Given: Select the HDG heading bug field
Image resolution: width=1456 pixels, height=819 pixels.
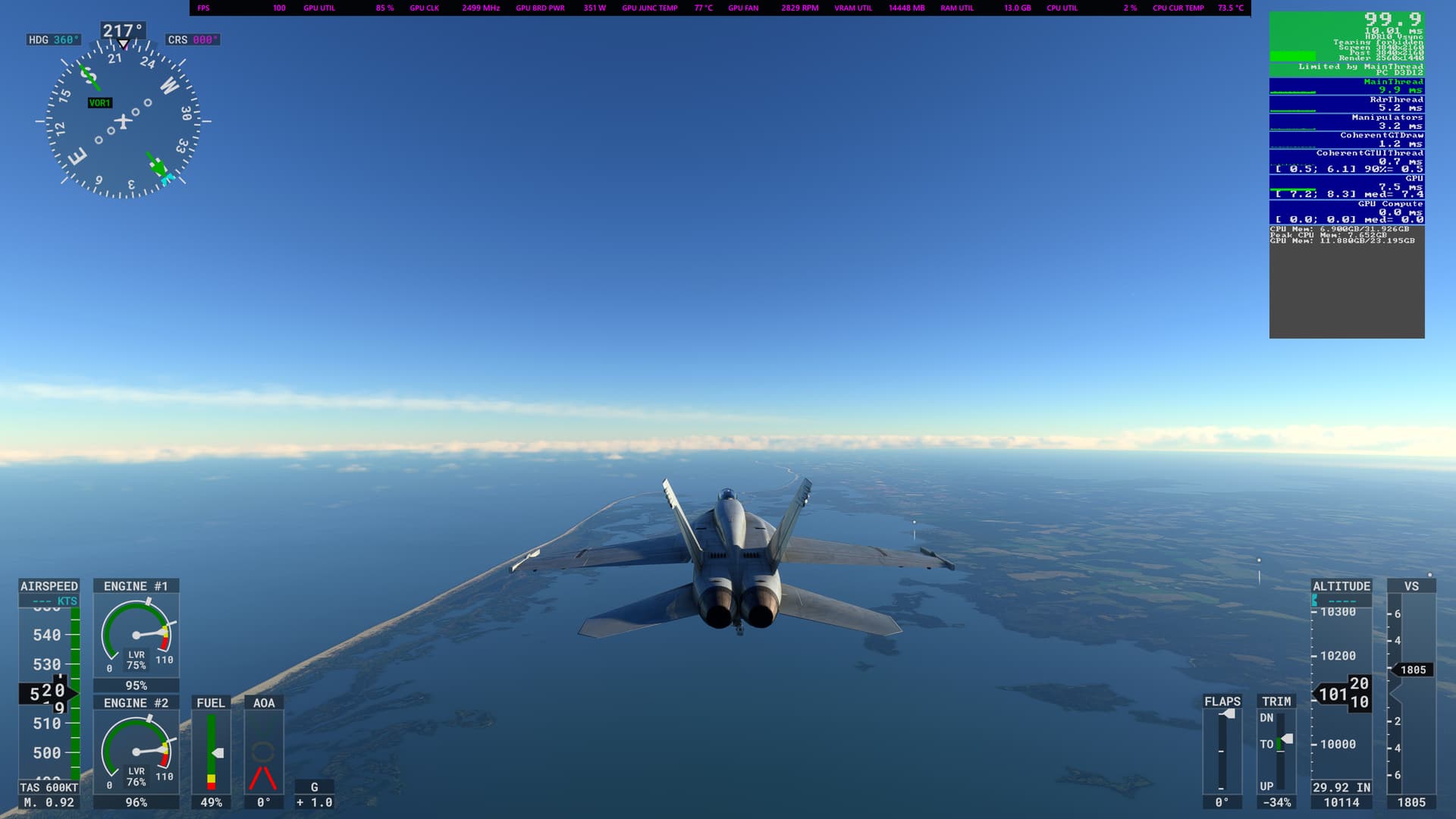Looking at the screenshot, I should click(x=53, y=39).
